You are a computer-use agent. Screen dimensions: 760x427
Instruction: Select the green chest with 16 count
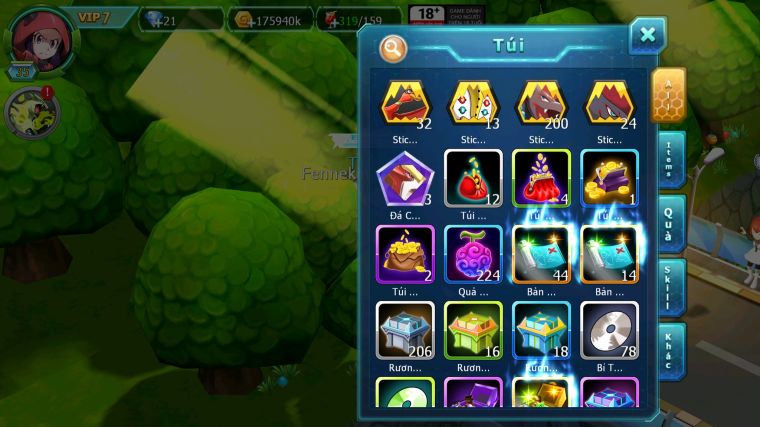pyautogui.click(x=473, y=329)
